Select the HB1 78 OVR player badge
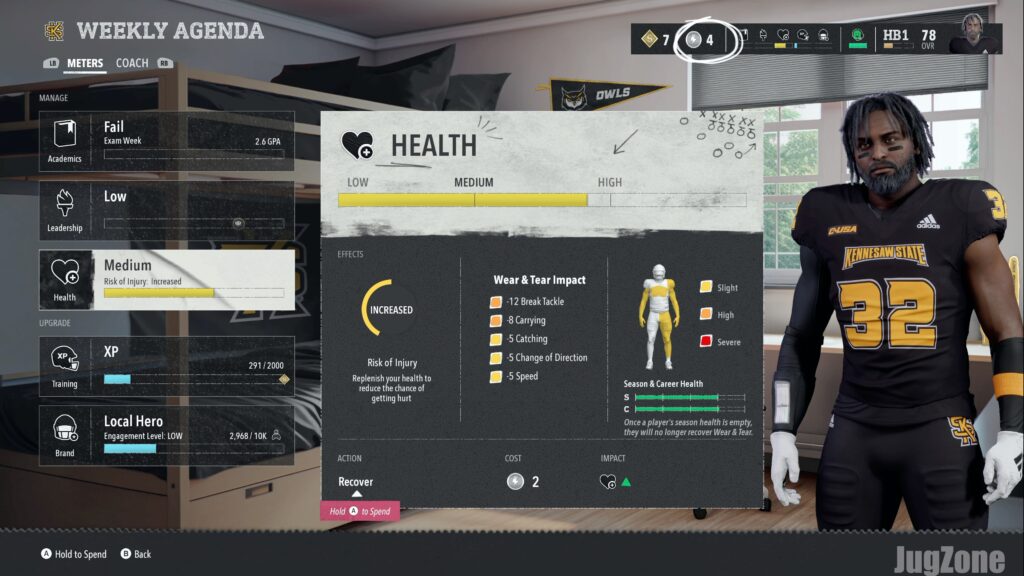 [910, 40]
